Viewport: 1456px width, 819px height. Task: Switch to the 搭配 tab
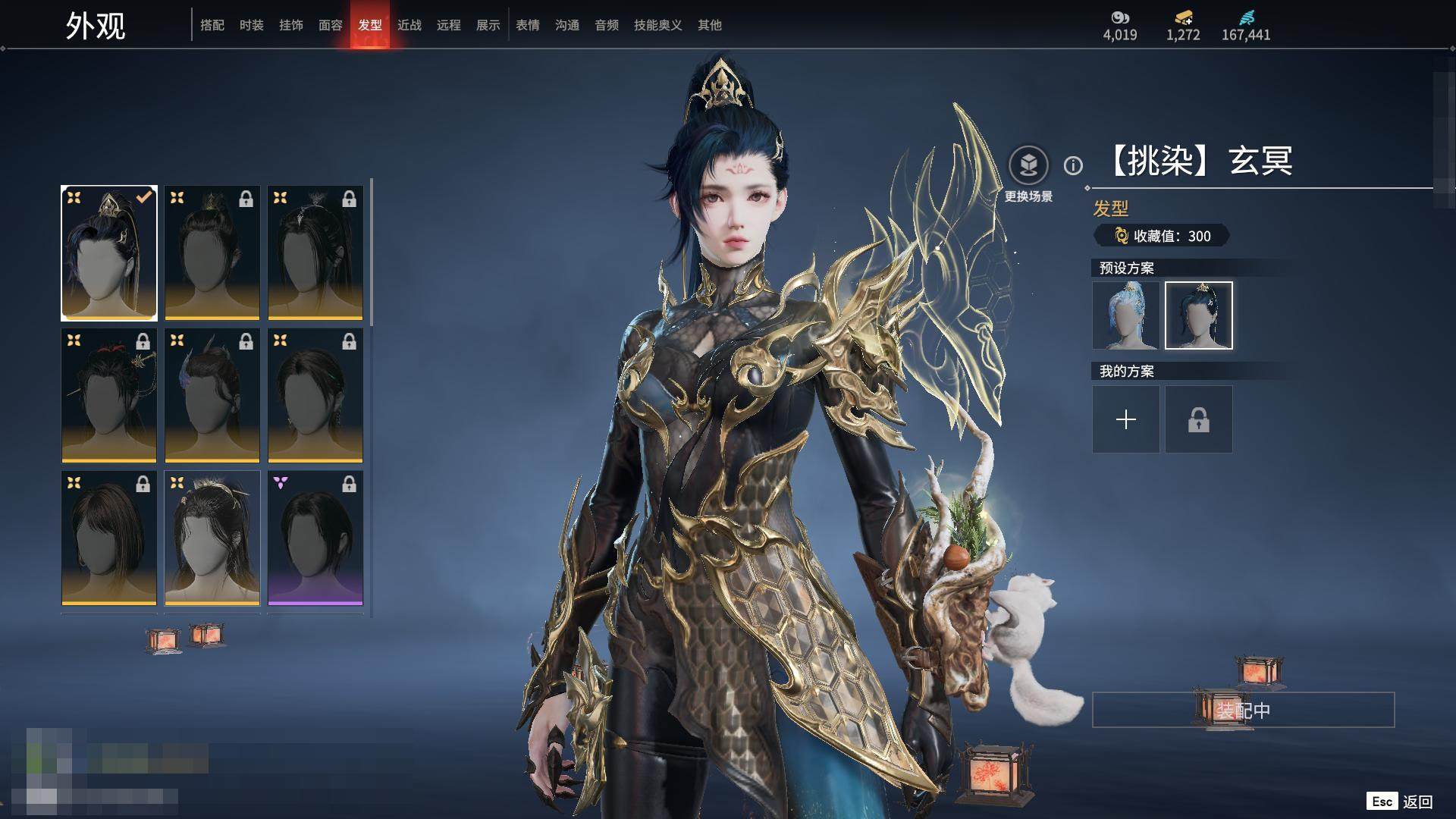tap(212, 25)
